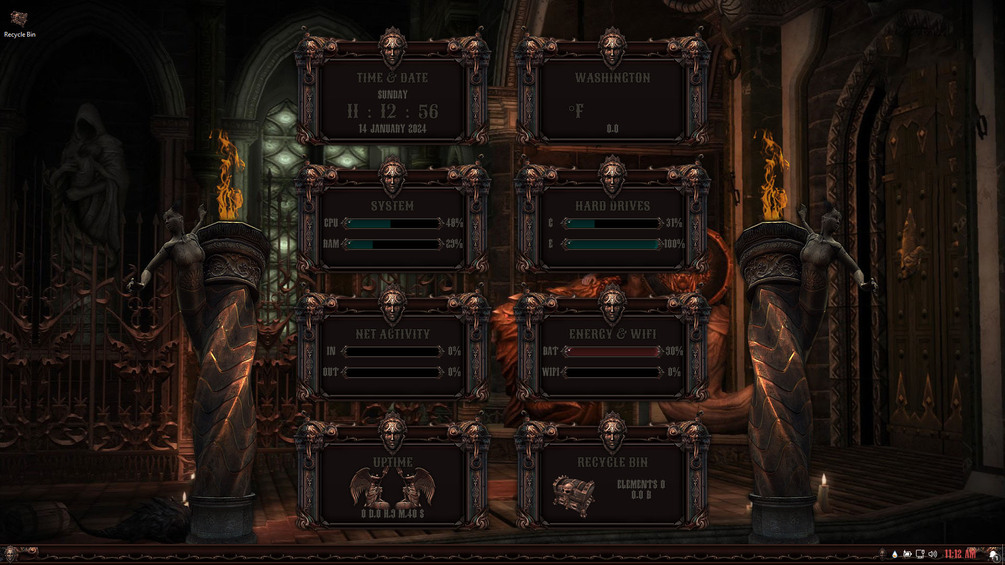Viewport: 1005px width, 565px height.
Task: Open the Recycle Bin desktop icon
Action: click(x=19, y=22)
